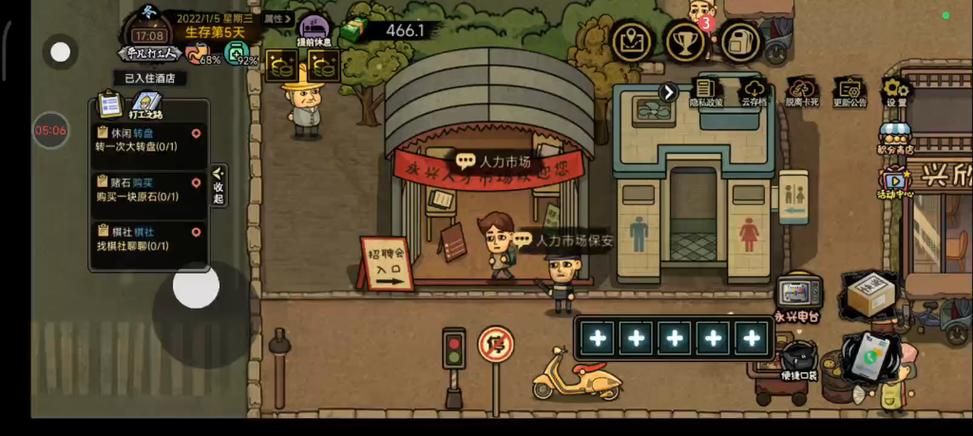Collapse the top menu row arrow

[x=668, y=92]
